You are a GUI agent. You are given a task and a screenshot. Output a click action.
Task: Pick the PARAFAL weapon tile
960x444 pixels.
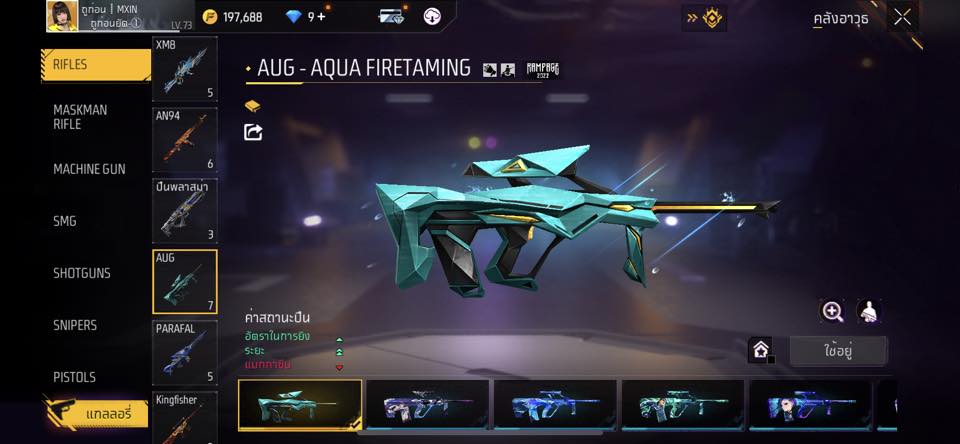[x=185, y=353]
